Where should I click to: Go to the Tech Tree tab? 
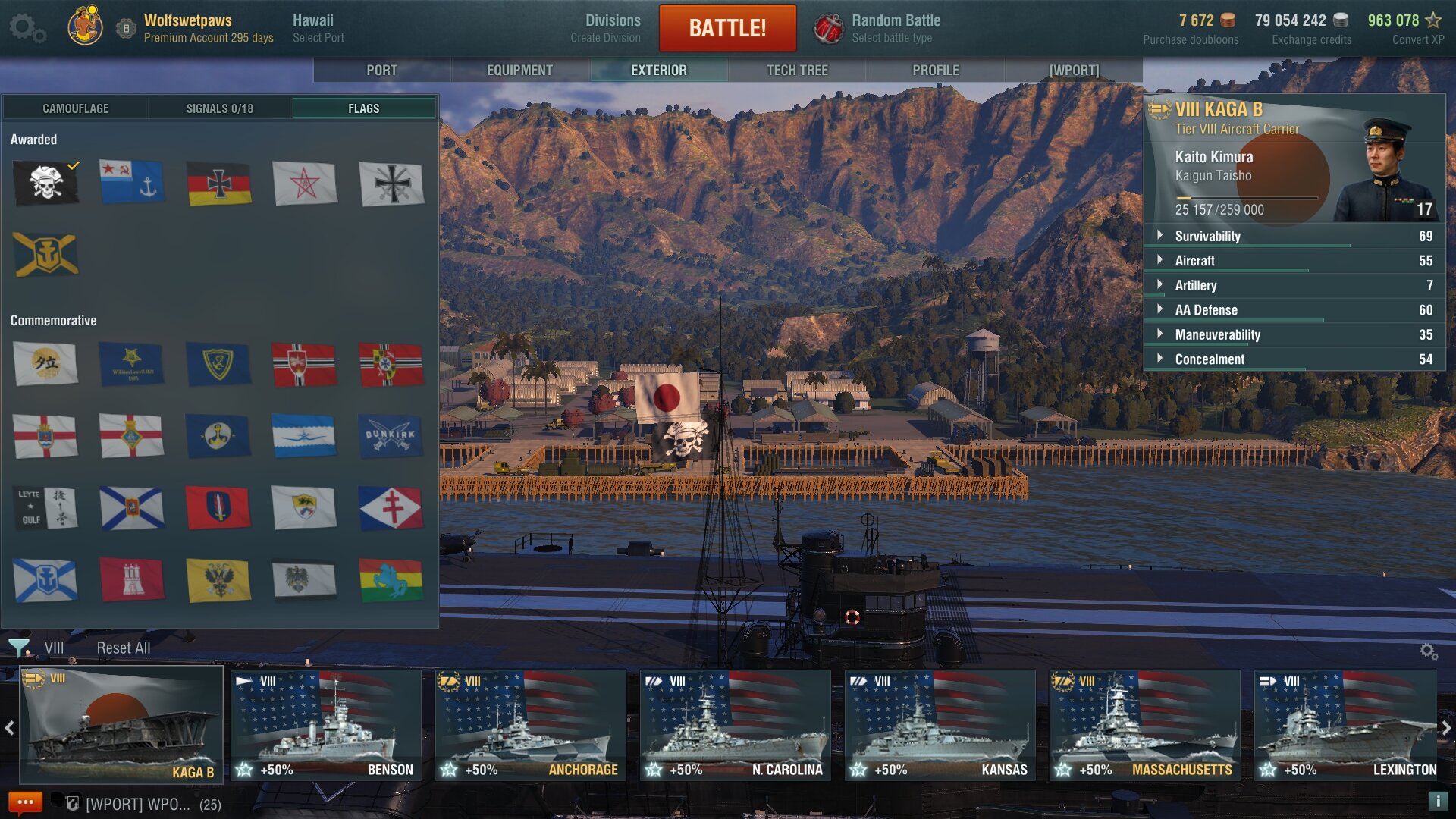(797, 70)
